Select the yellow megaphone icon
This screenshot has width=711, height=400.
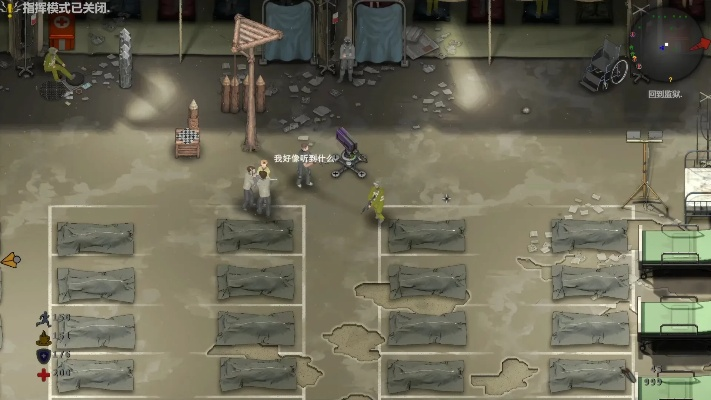point(10,261)
